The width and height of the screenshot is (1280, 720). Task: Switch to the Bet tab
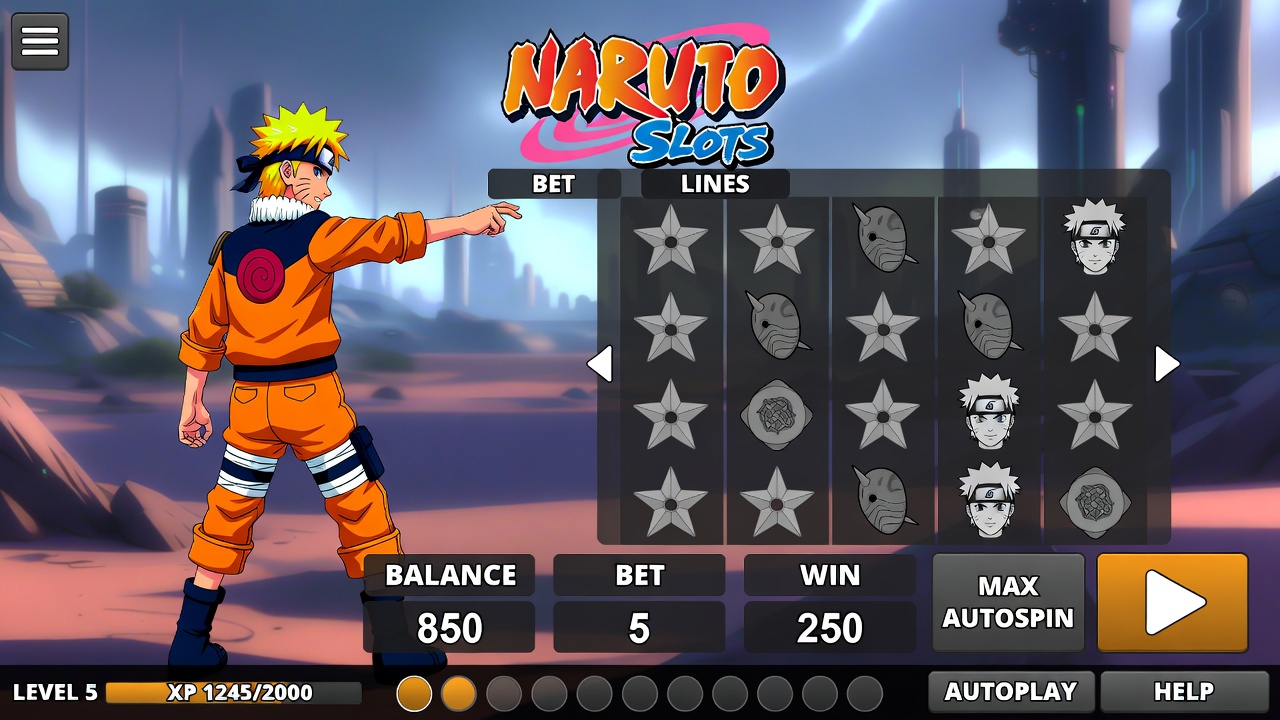click(553, 184)
